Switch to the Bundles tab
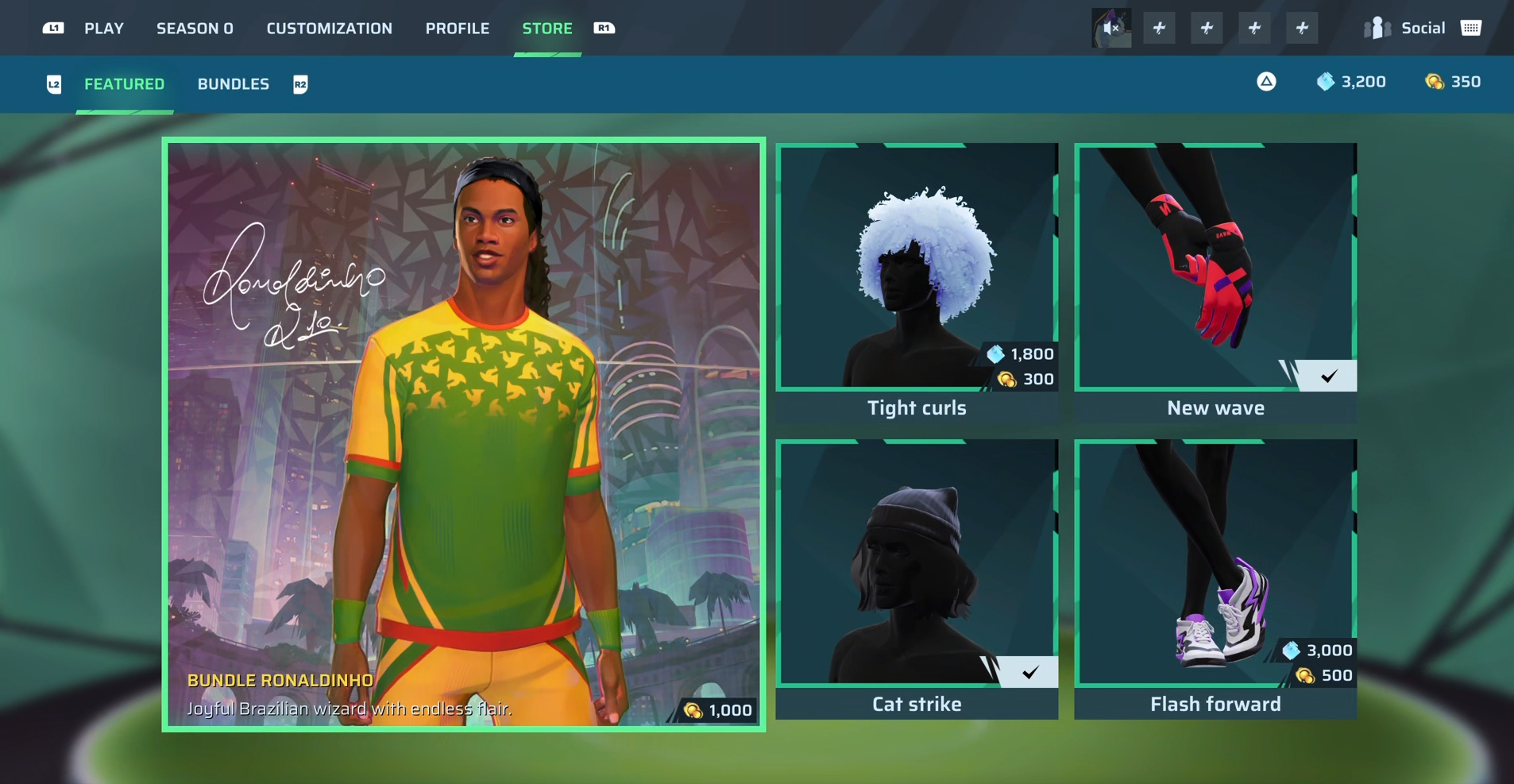The image size is (1514, 784). point(233,84)
